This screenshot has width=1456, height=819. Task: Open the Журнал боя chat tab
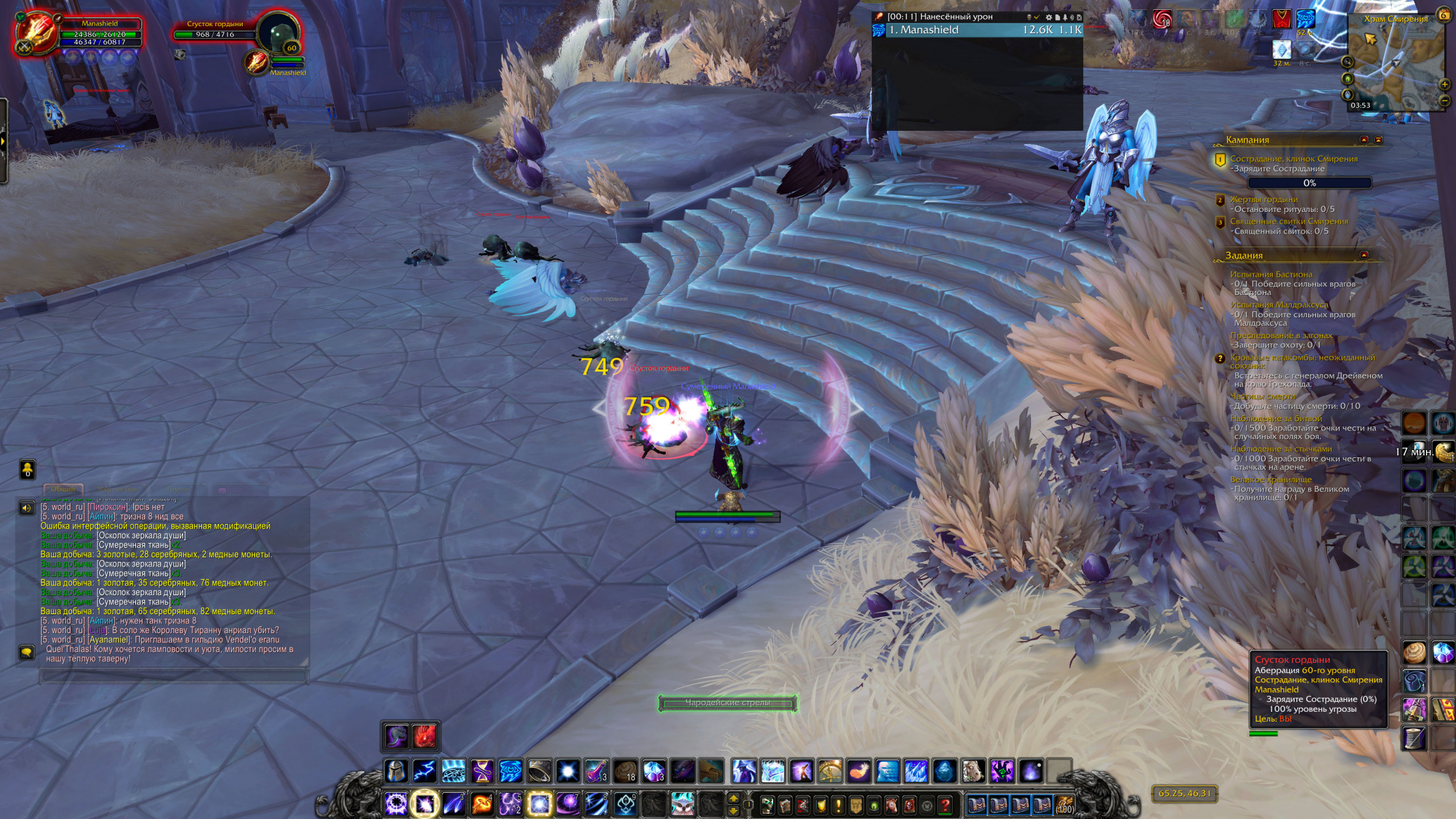pyautogui.click(x=118, y=489)
